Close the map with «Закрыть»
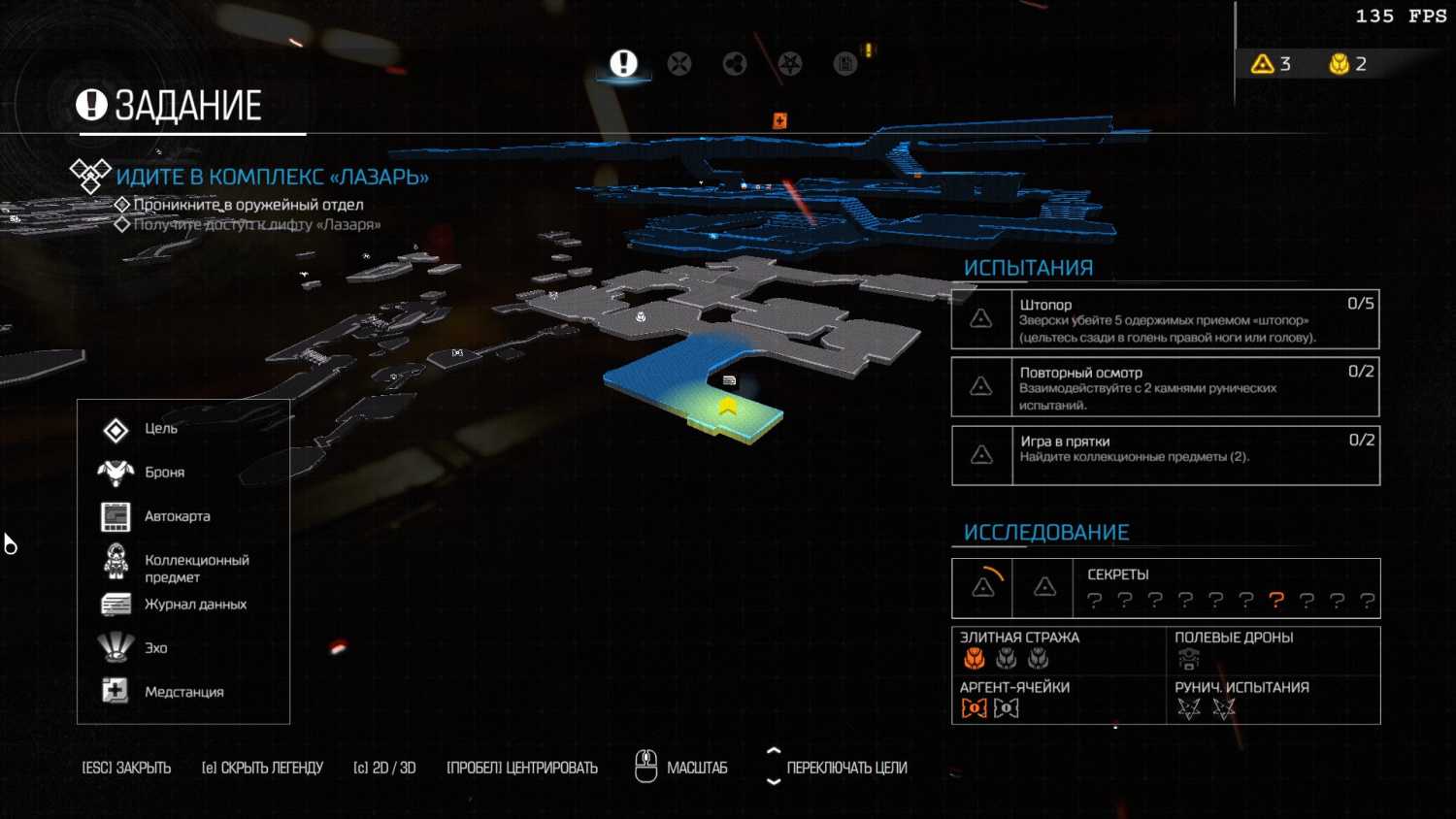Screen dimensions: 1456x819 (126, 768)
